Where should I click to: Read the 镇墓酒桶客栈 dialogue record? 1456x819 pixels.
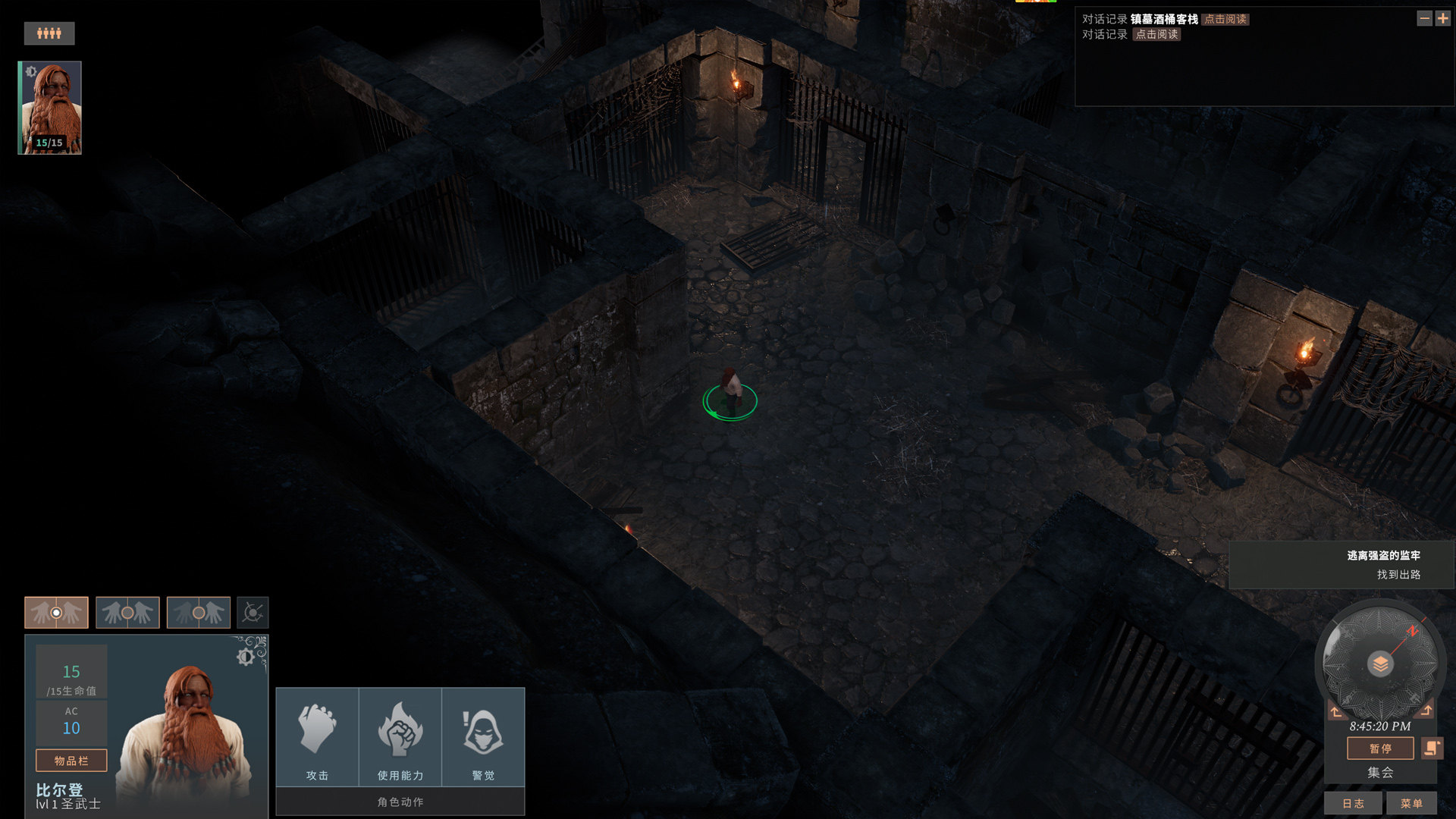pyautogui.click(x=1225, y=20)
